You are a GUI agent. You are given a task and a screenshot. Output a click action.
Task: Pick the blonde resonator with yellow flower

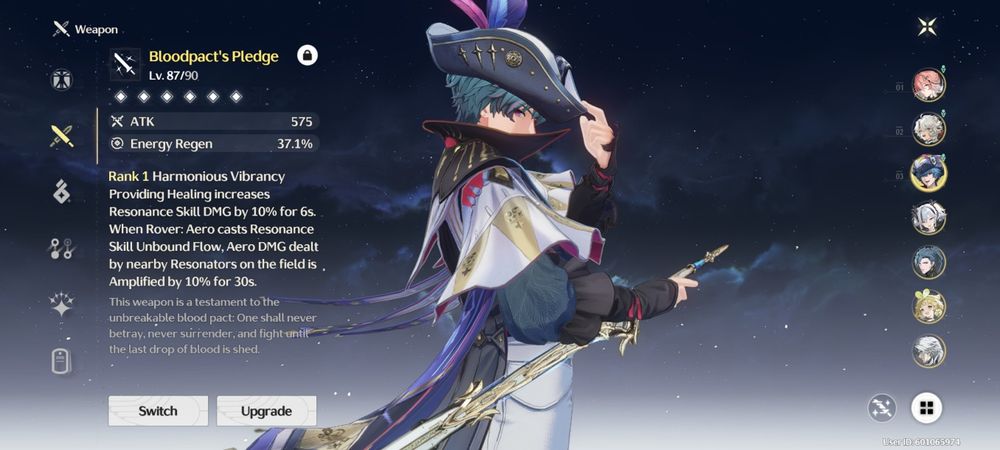coord(929,307)
